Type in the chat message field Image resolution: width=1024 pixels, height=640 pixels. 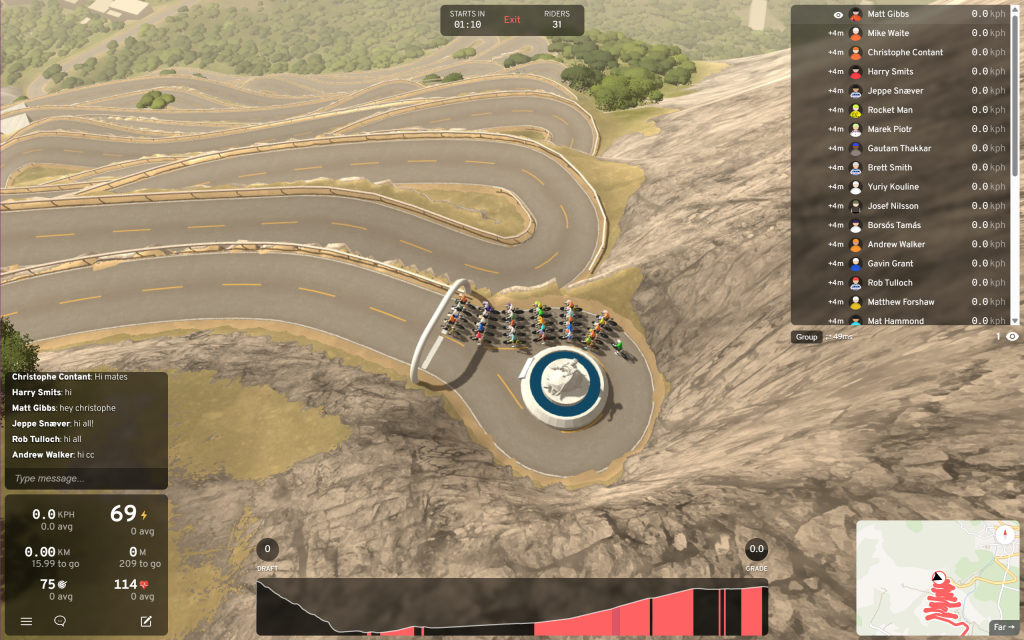point(85,479)
